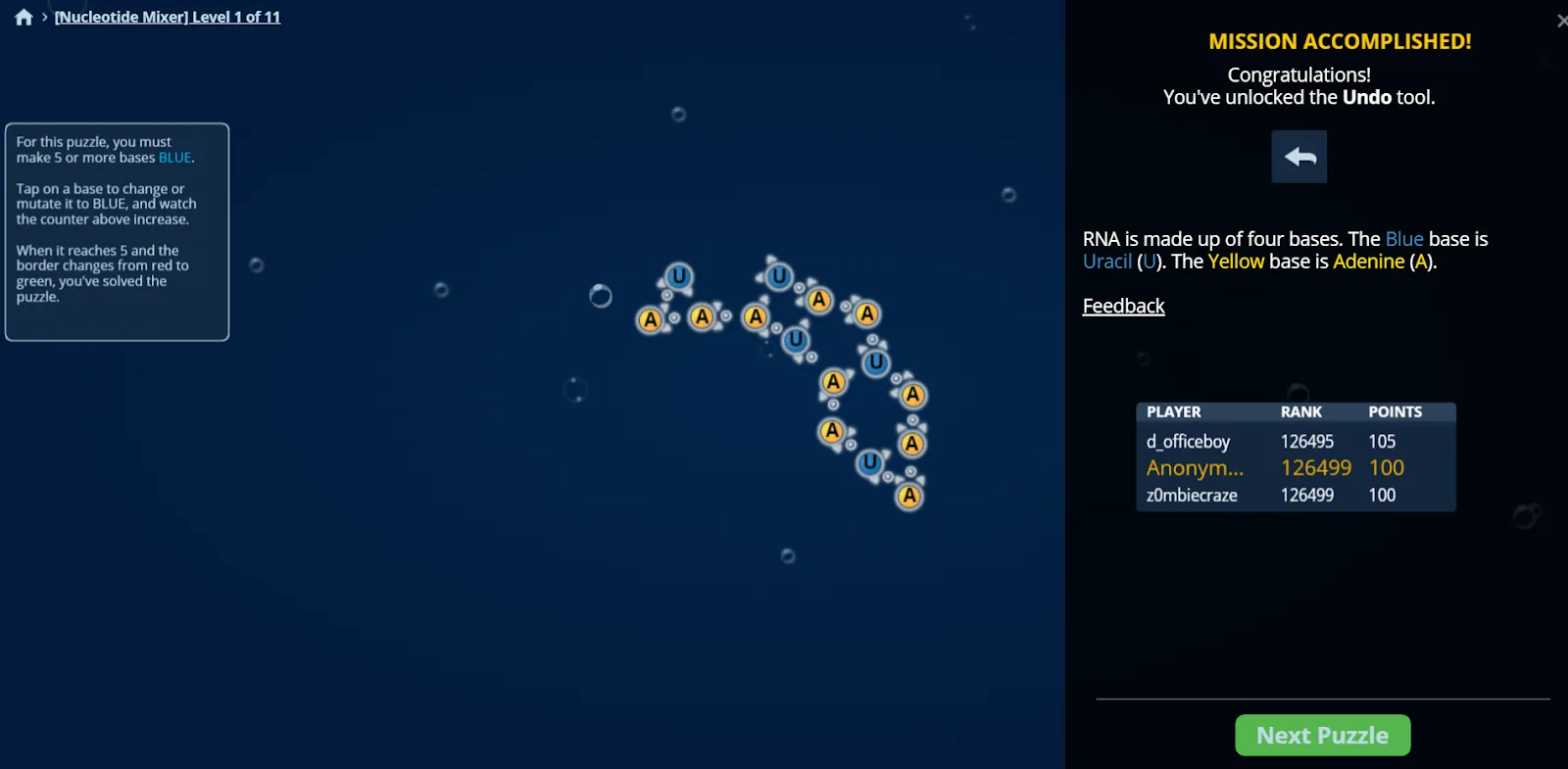1568x769 pixels.
Task: Select player d_officeboy in the leaderboard
Action: [x=1188, y=442]
